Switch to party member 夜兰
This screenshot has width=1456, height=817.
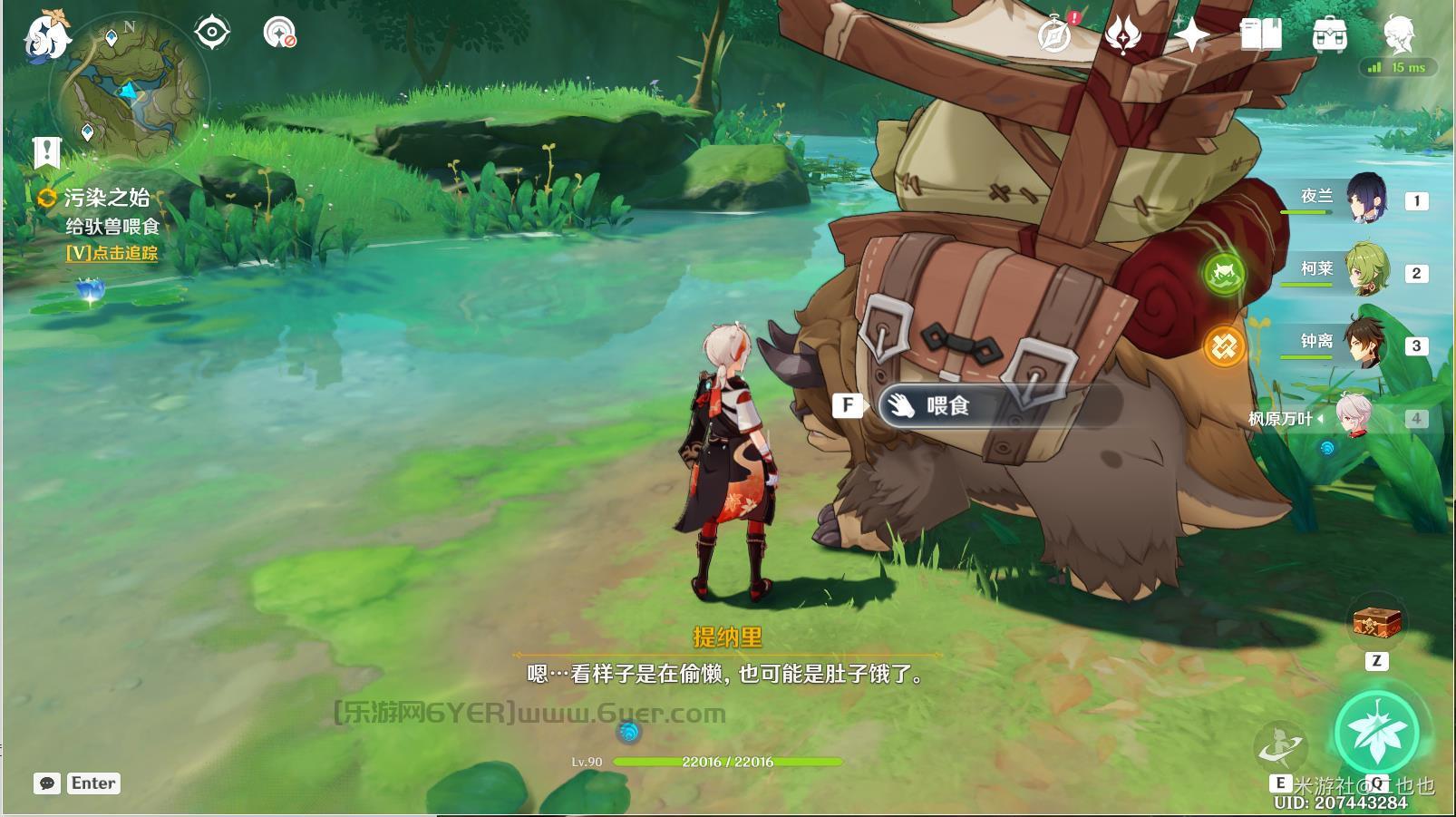pos(1364,199)
